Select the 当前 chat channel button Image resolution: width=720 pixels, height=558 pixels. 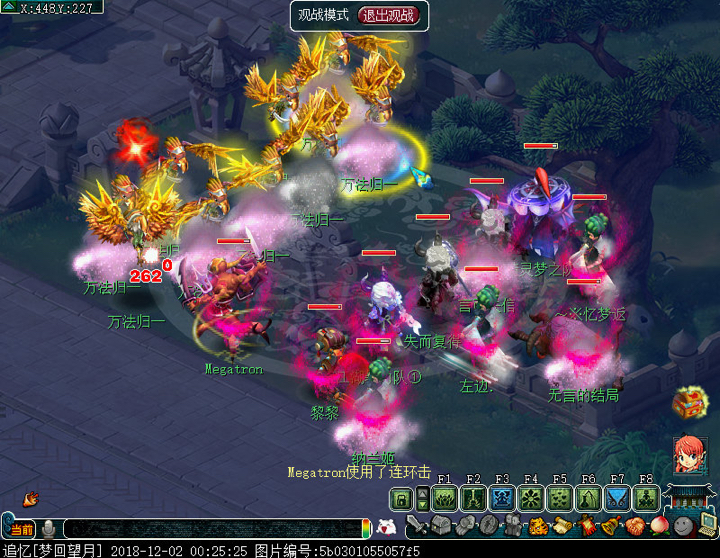point(20,529)
